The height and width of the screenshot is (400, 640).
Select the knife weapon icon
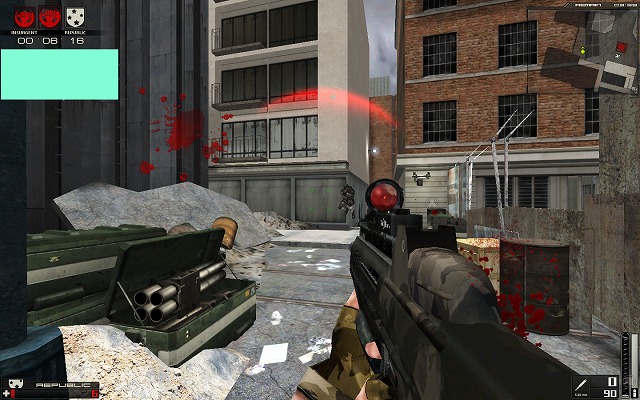point(580,386)
